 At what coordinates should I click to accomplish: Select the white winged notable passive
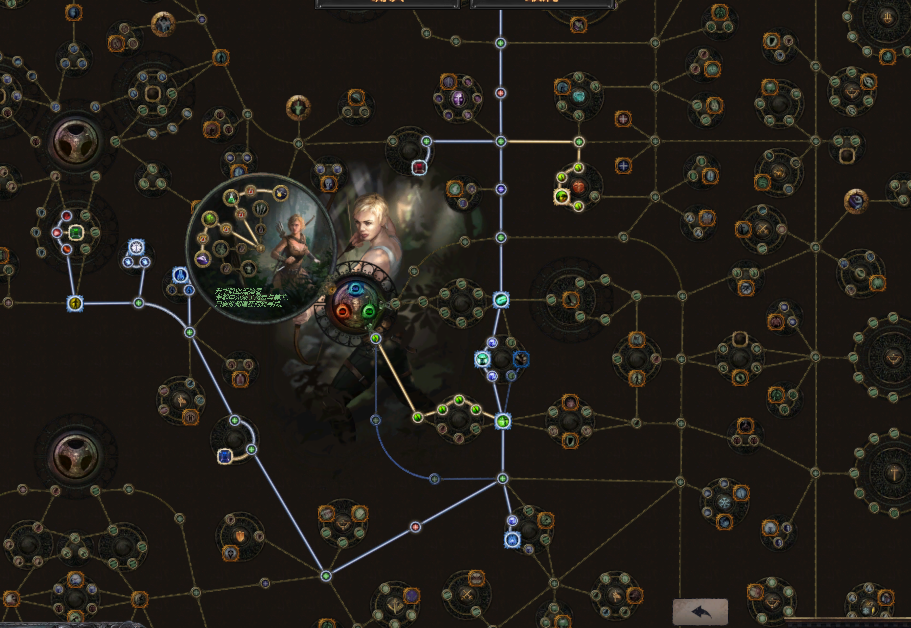135,247
